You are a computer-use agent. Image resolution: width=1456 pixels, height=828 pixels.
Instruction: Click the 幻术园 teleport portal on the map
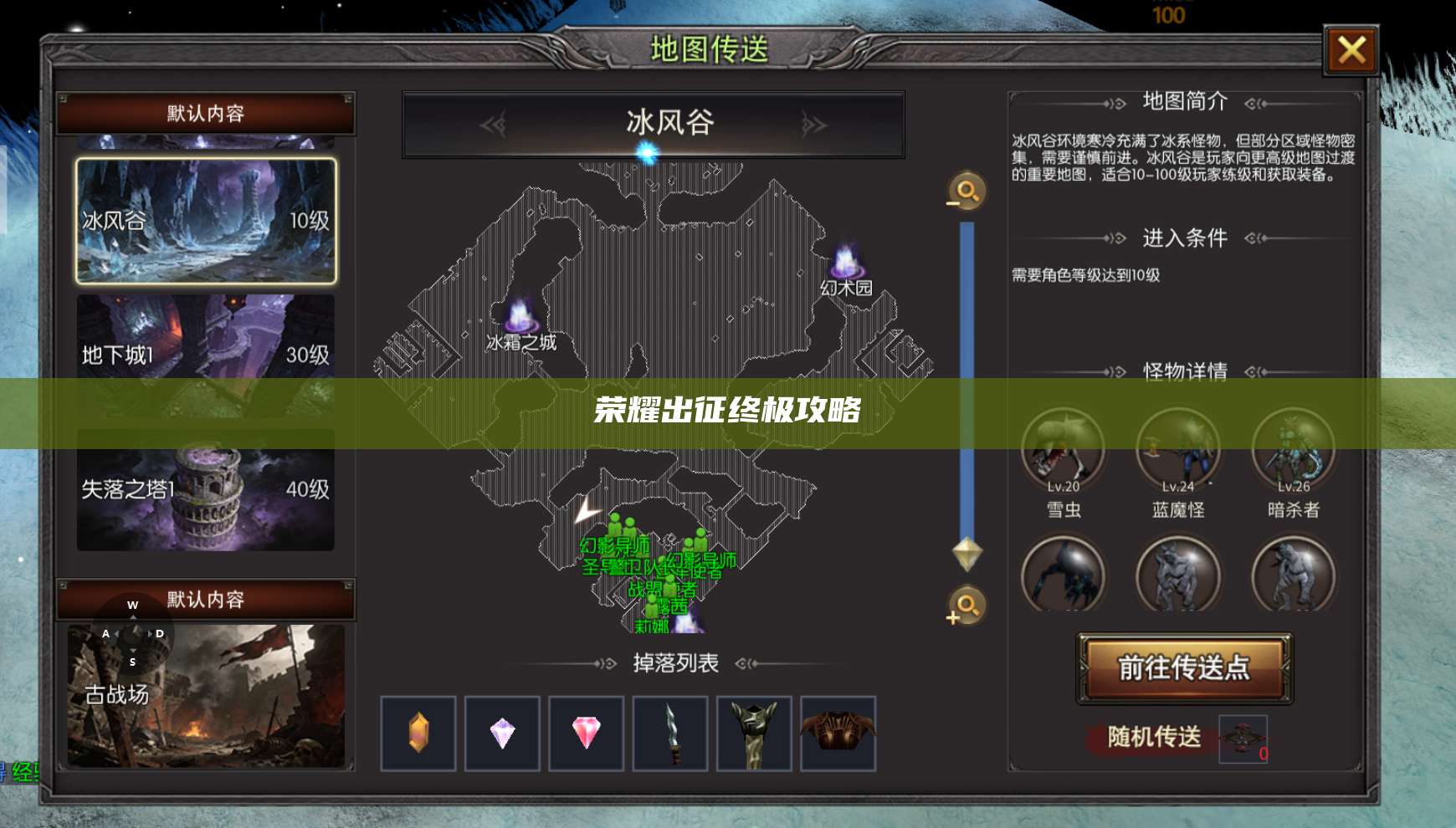(845, 264)
